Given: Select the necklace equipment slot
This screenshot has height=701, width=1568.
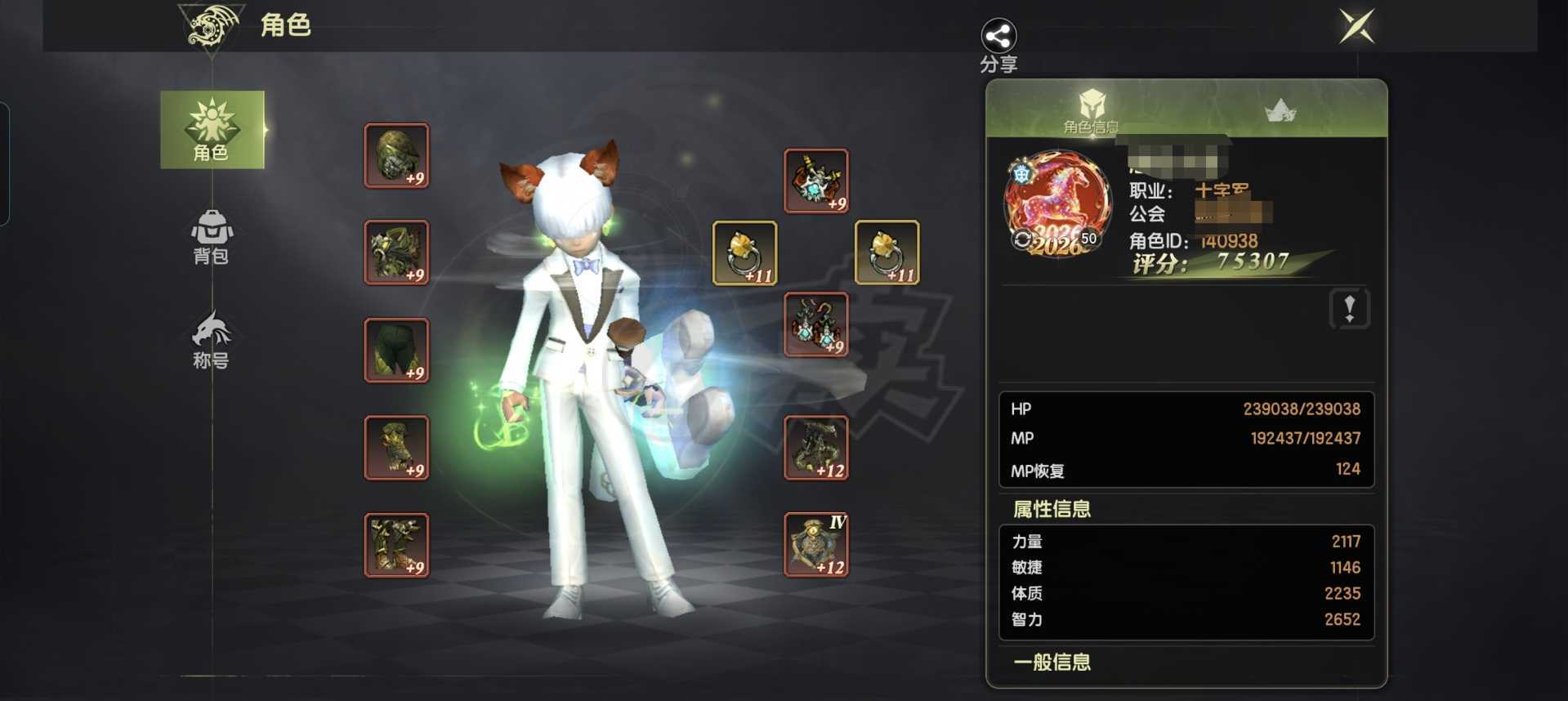Looking at the screenshot, I should (815, 181).
